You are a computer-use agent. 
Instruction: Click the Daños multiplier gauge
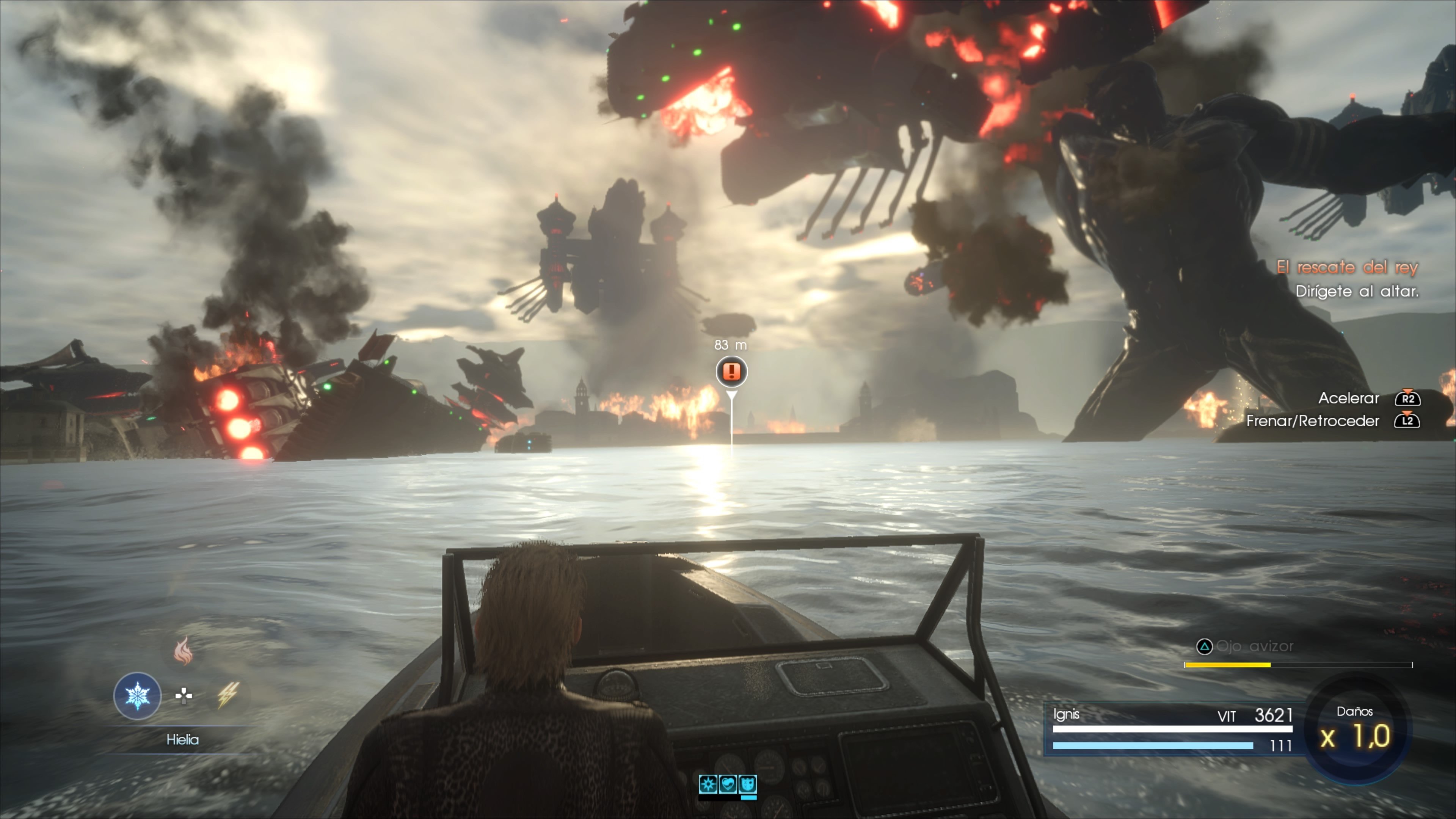(x=1356, y=729)
